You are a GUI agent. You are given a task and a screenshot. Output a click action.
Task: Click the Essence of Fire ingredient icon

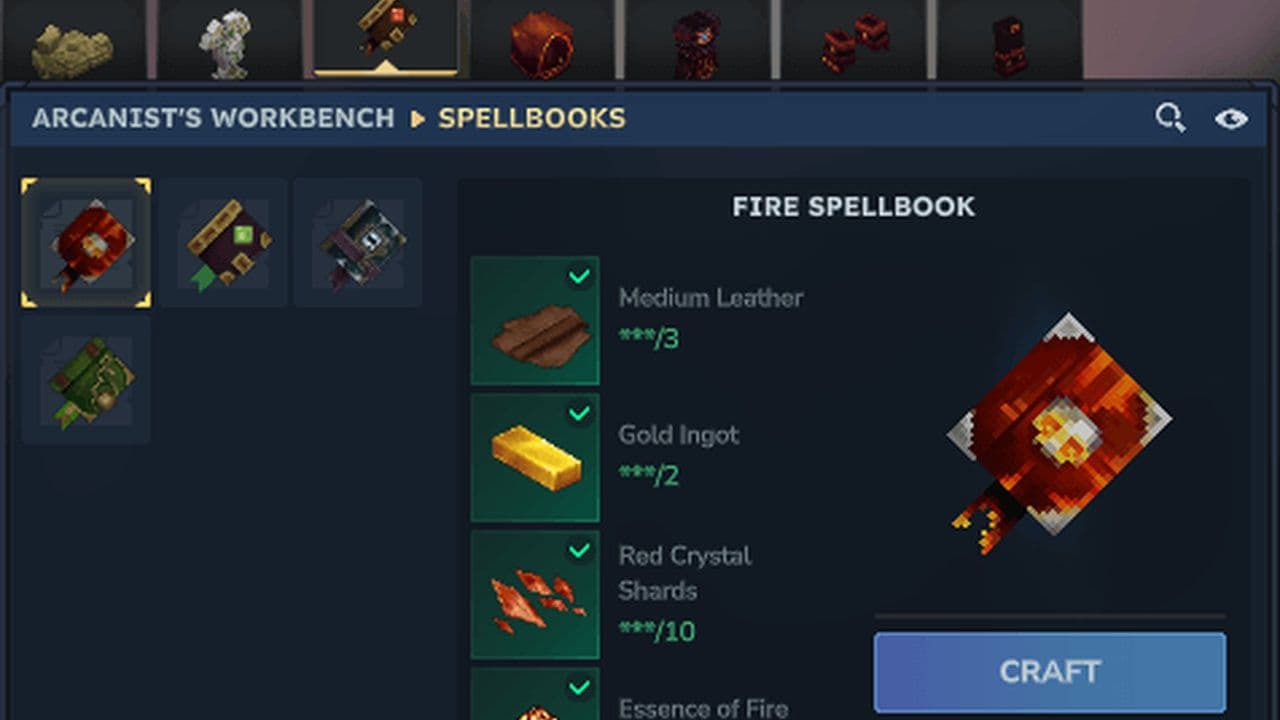(535, 700)
